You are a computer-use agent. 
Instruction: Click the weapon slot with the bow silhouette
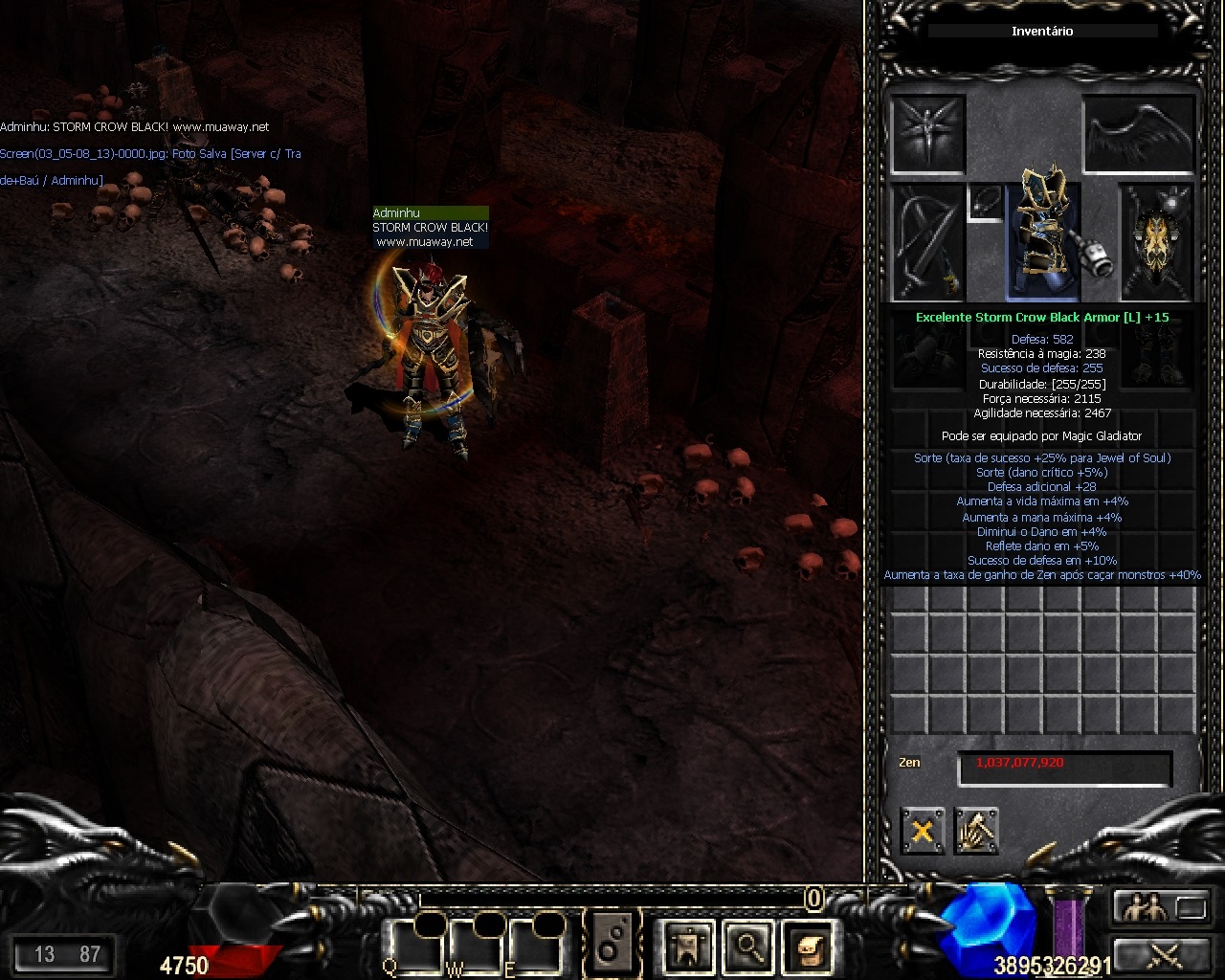pyautogui.click(x=927, y=241)
